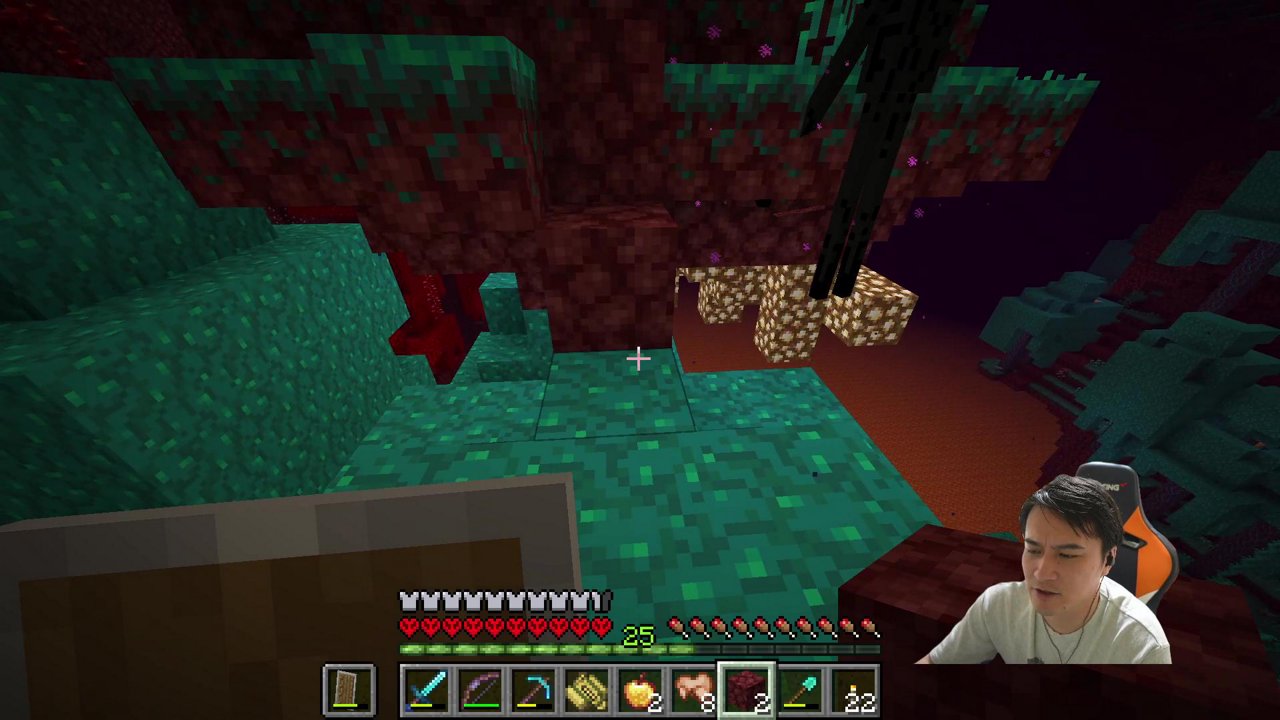This screenshot has height=720, width=1280.
Task: Select the dark red nether block slot
Action: [748, 691]
